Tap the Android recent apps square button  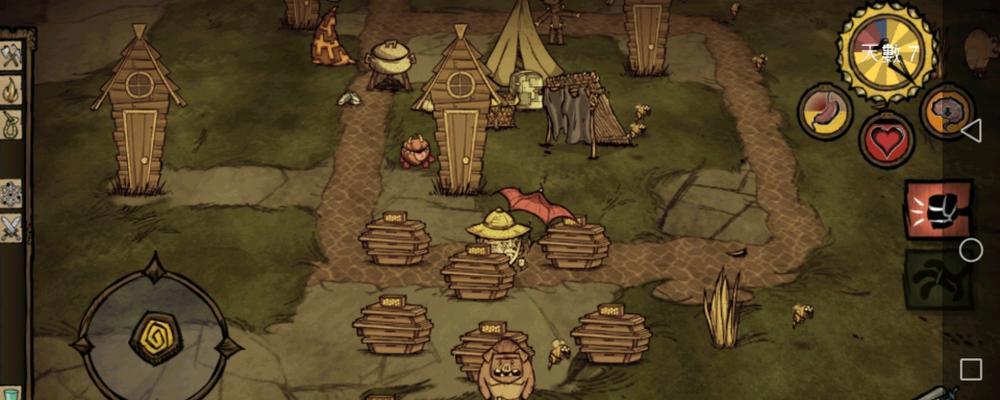[970, 369]
